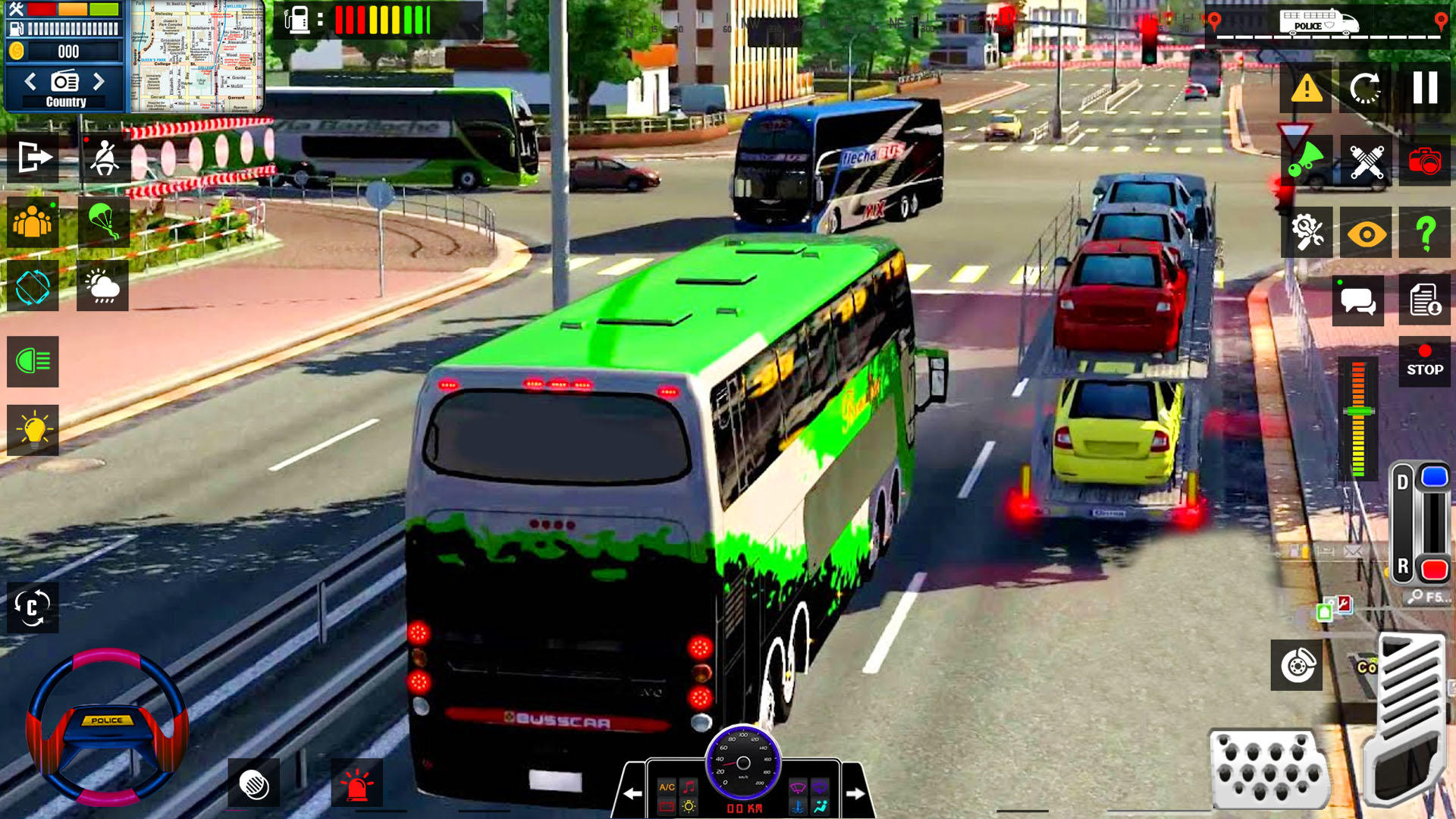Open the mechanic tools settings icon
The width and height of the screenshot is (1456, 819).
[x=1306, y=232]
